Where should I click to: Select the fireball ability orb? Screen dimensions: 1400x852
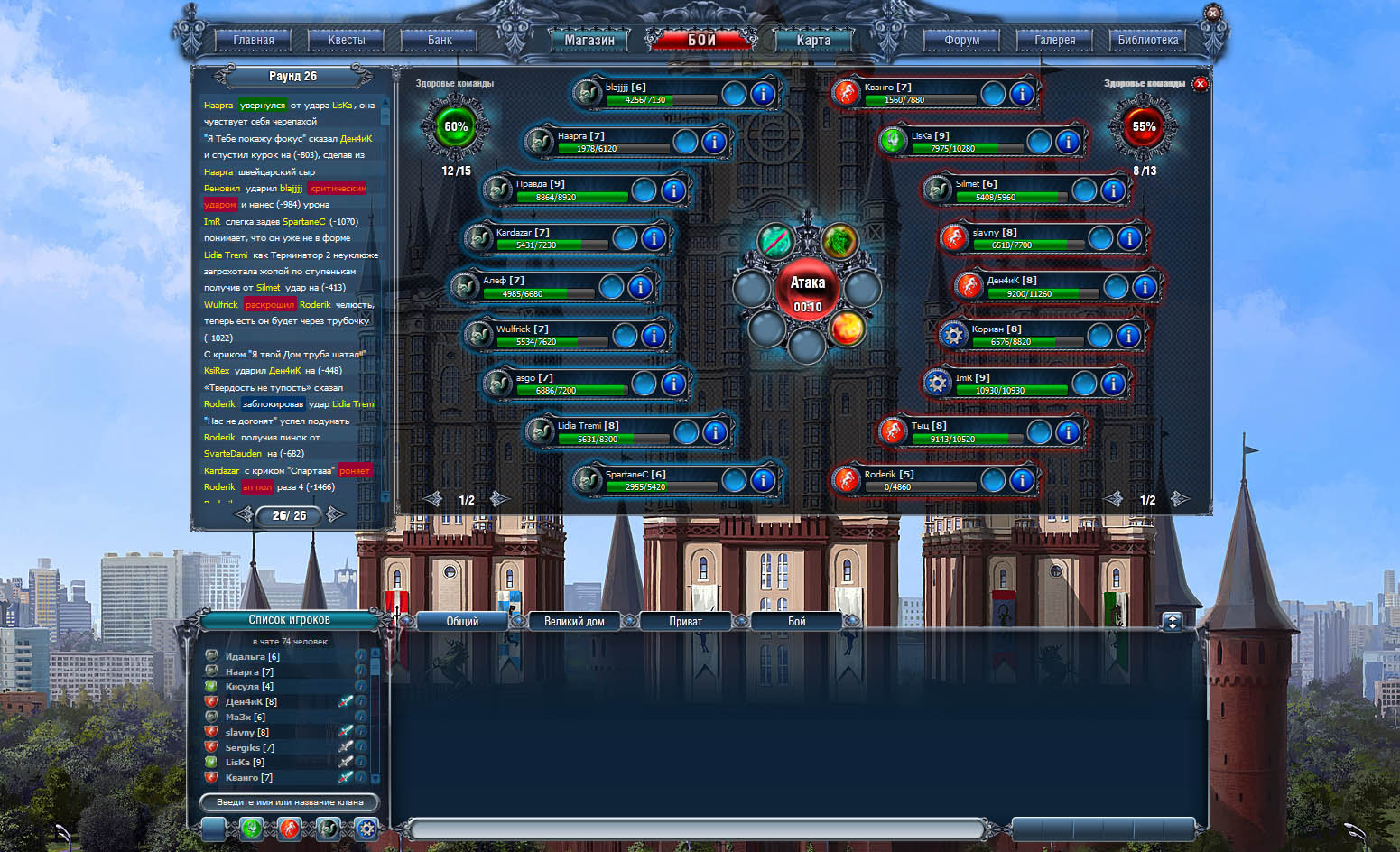(x=848, y=329)
